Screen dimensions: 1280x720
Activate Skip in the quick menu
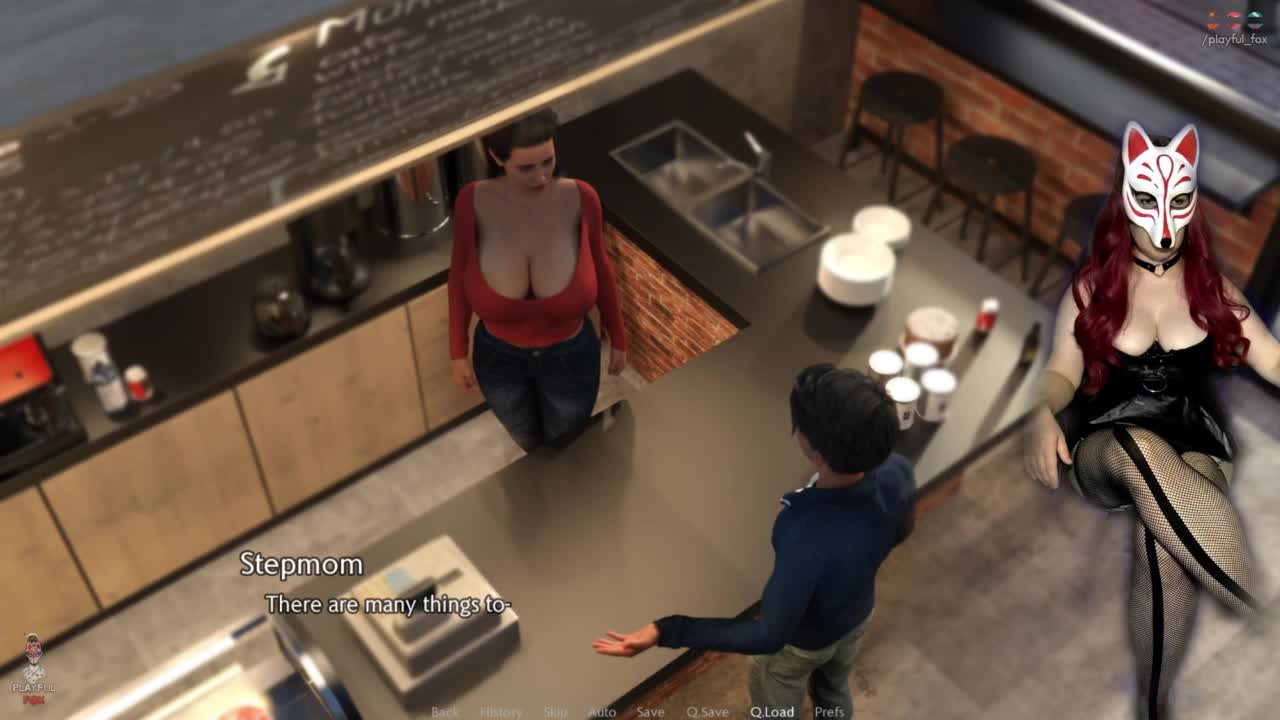click(x=555, y=712)
